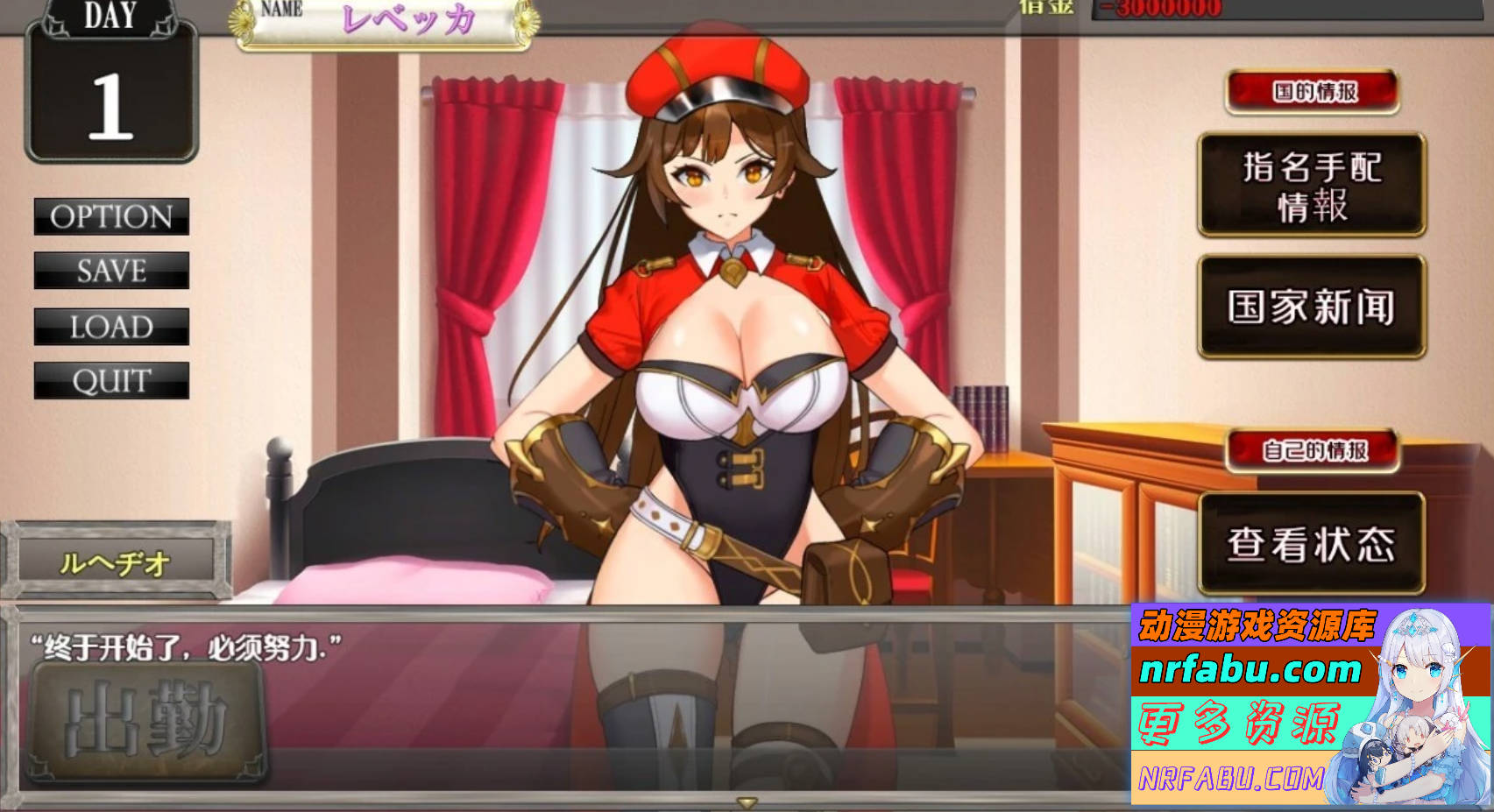Open the 查看状态 status check panel

tap(1313, 543)
